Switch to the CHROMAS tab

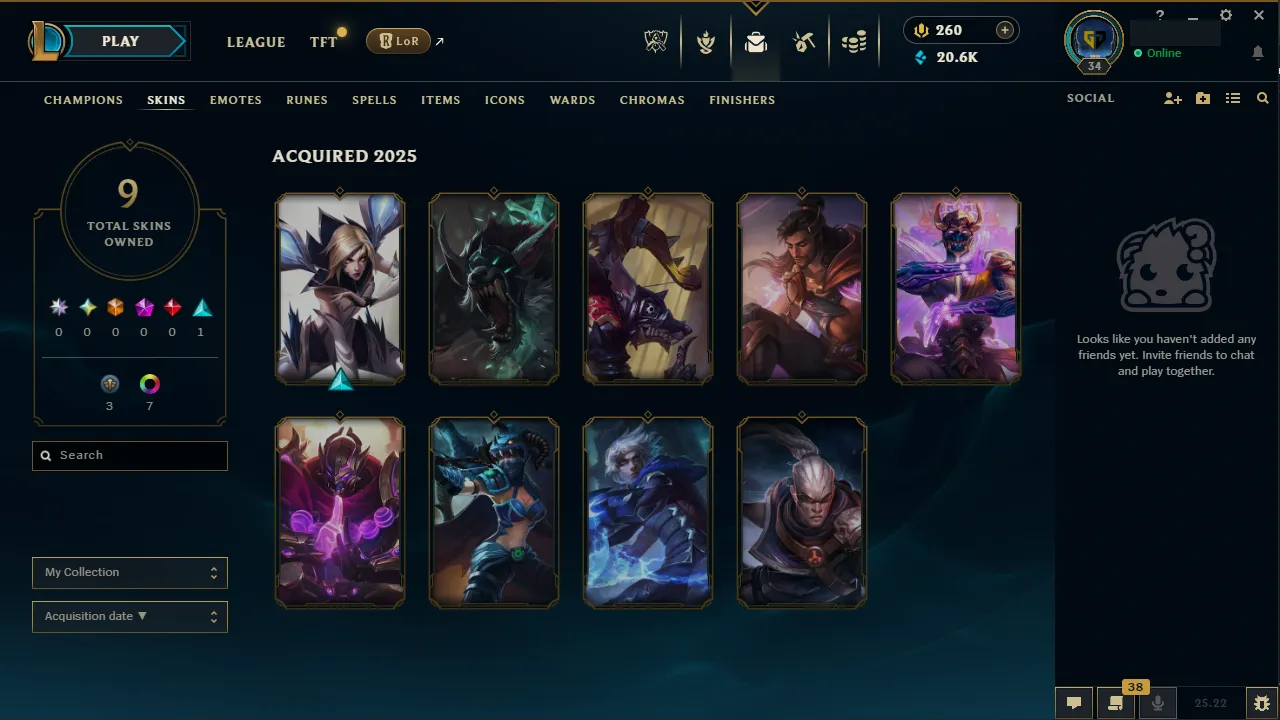click(x=652, y=100)
